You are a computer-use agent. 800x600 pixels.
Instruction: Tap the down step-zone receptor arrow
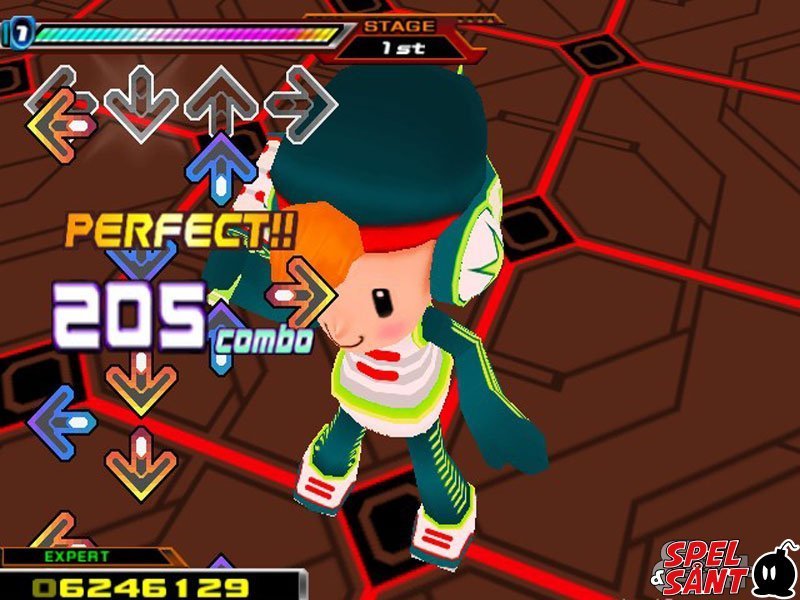tap(141, 100)
